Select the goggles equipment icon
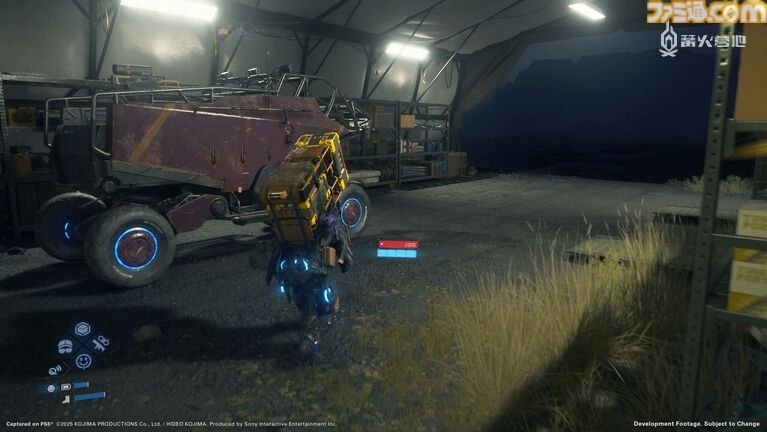The image size is (767, 432). tap(65, 346)
